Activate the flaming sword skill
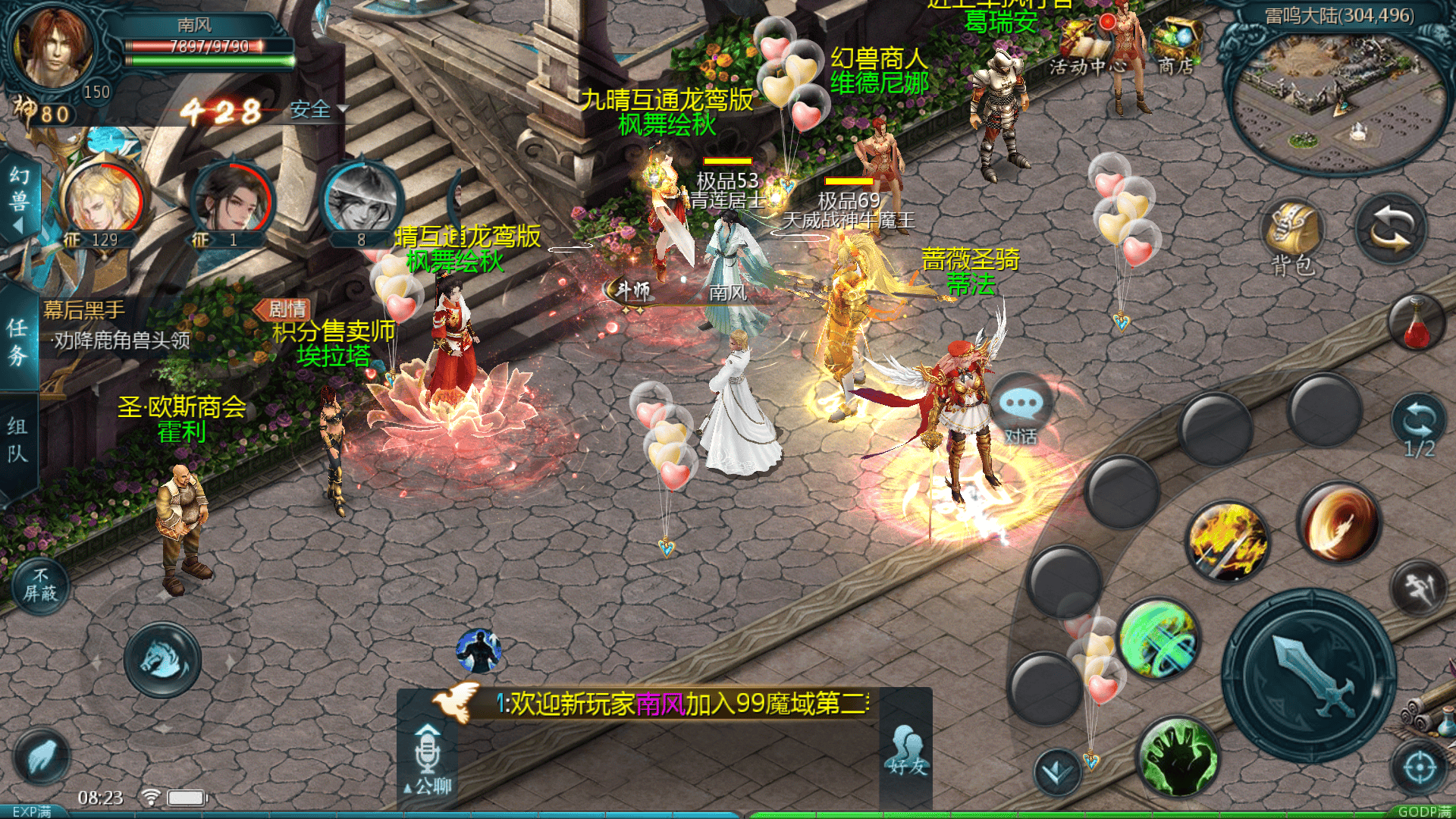The width and height of the screenshot is (1456, 819). pyautogui.click(x=1227, y=541)
